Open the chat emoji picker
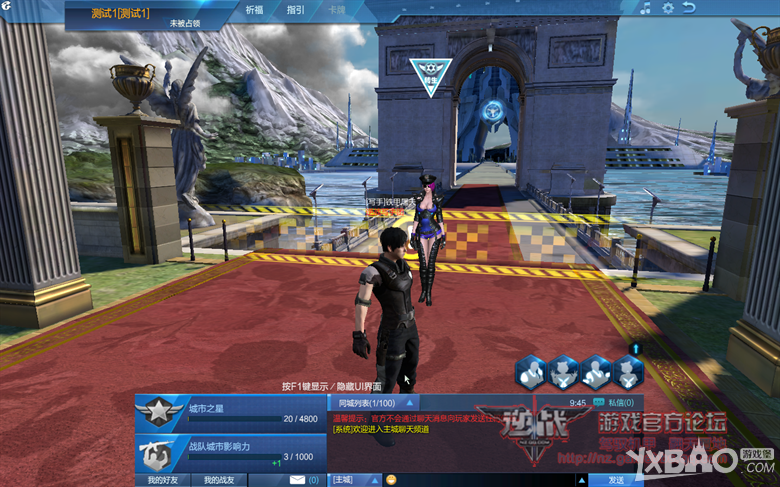 point(391,480)
